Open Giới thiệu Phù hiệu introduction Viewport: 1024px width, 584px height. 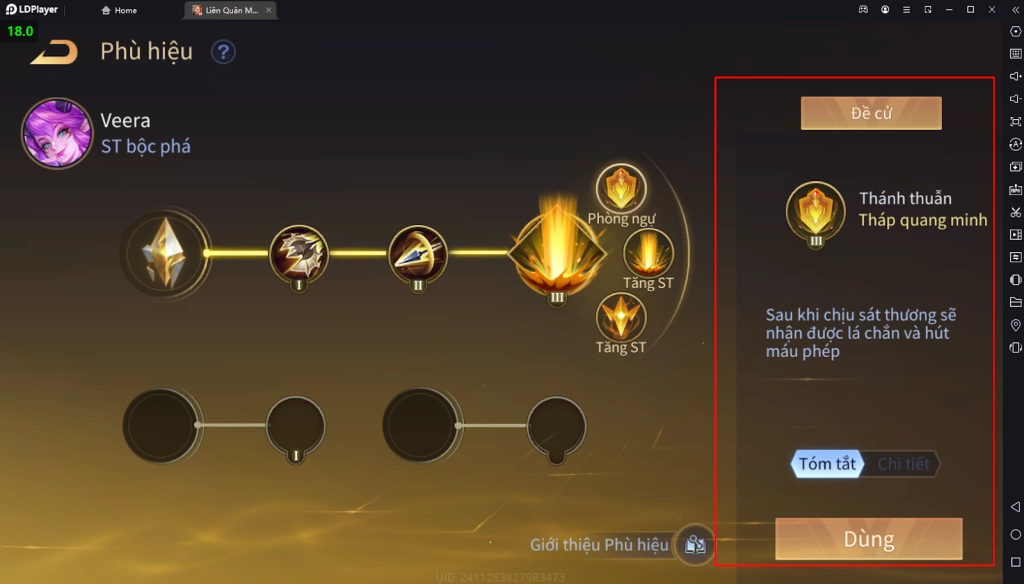point(695,545)
